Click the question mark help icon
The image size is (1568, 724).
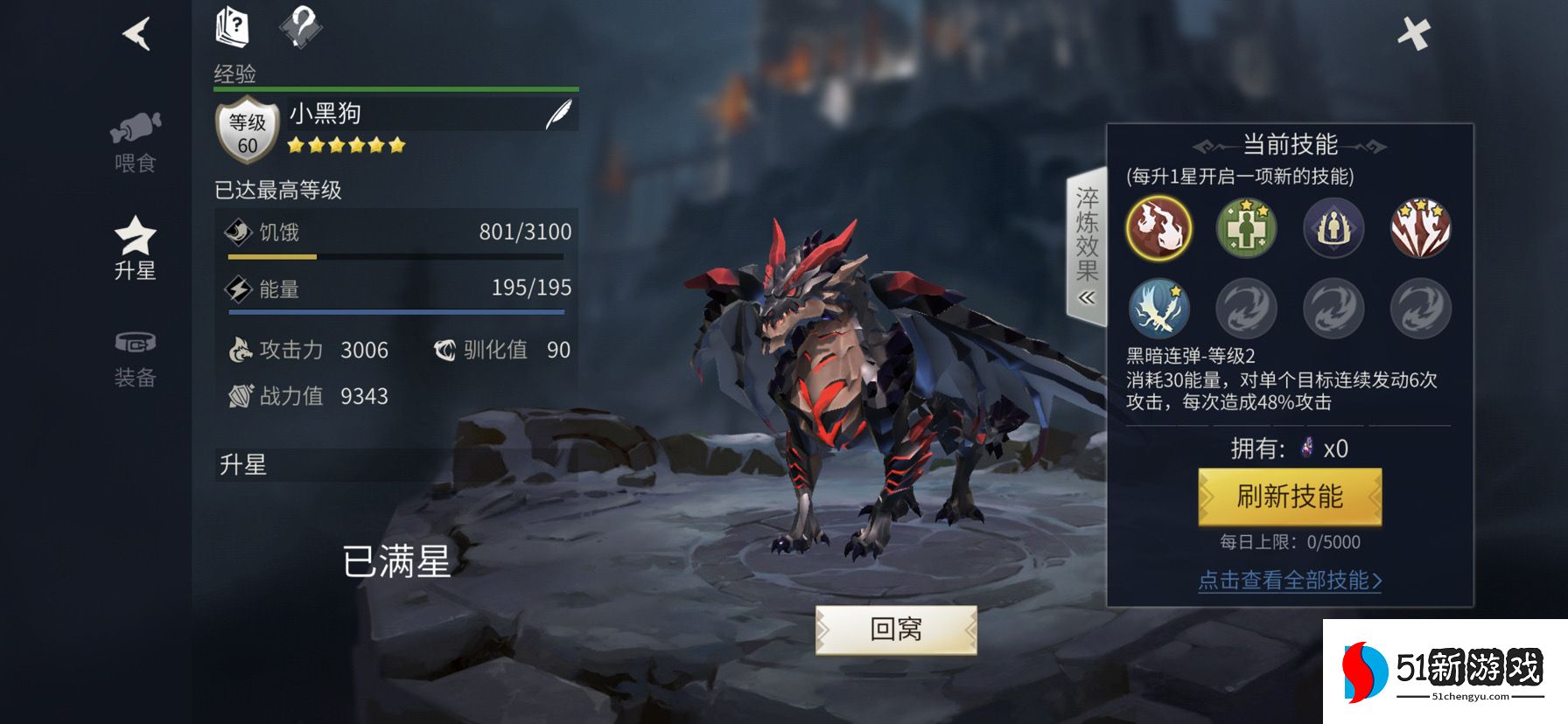click(x=300, y=26)
